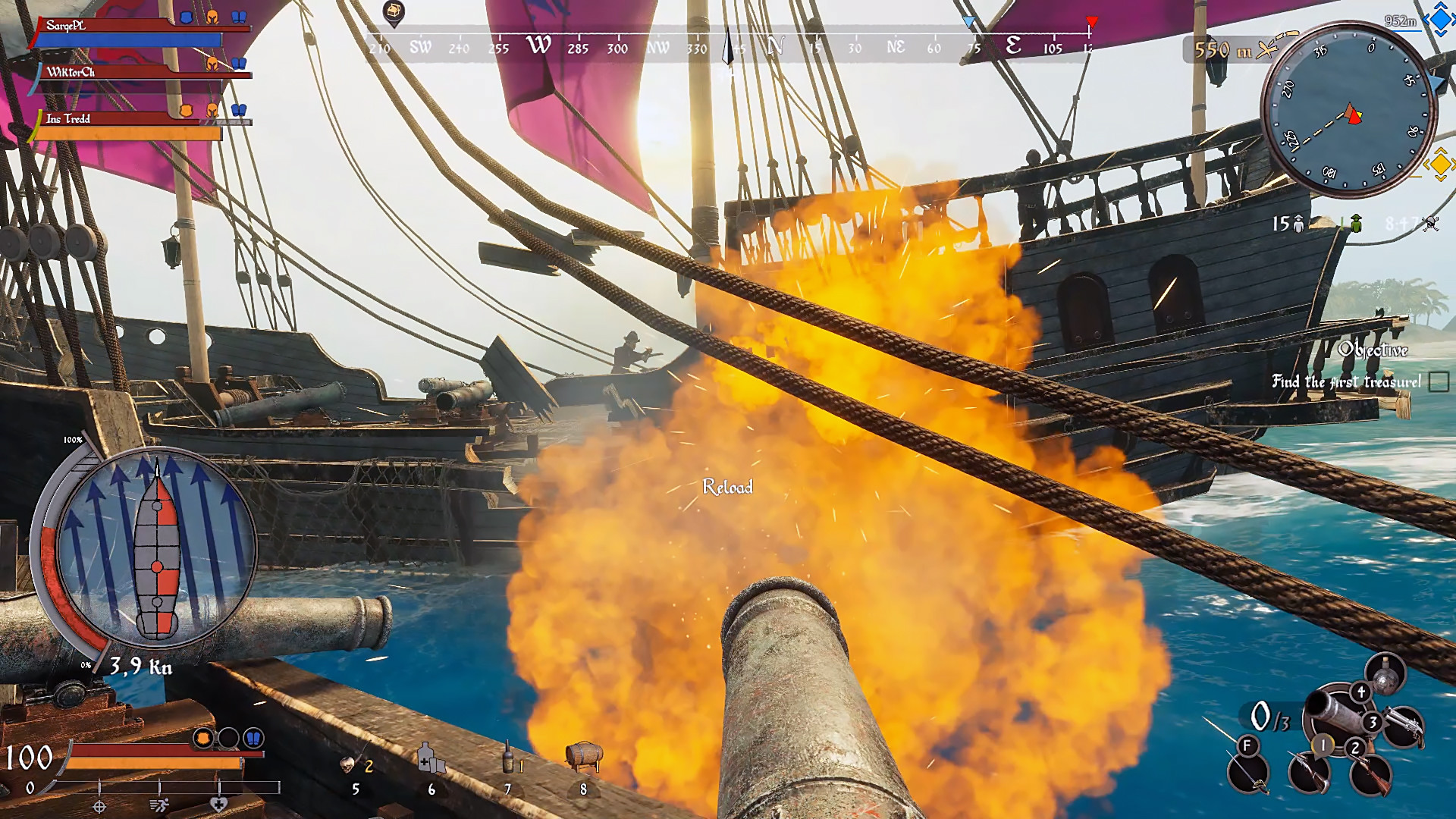The height and width of the screenshot is (819, 1456).
Task: Click the yellow diamond waypoint marker
Action: pos(1439,164)
